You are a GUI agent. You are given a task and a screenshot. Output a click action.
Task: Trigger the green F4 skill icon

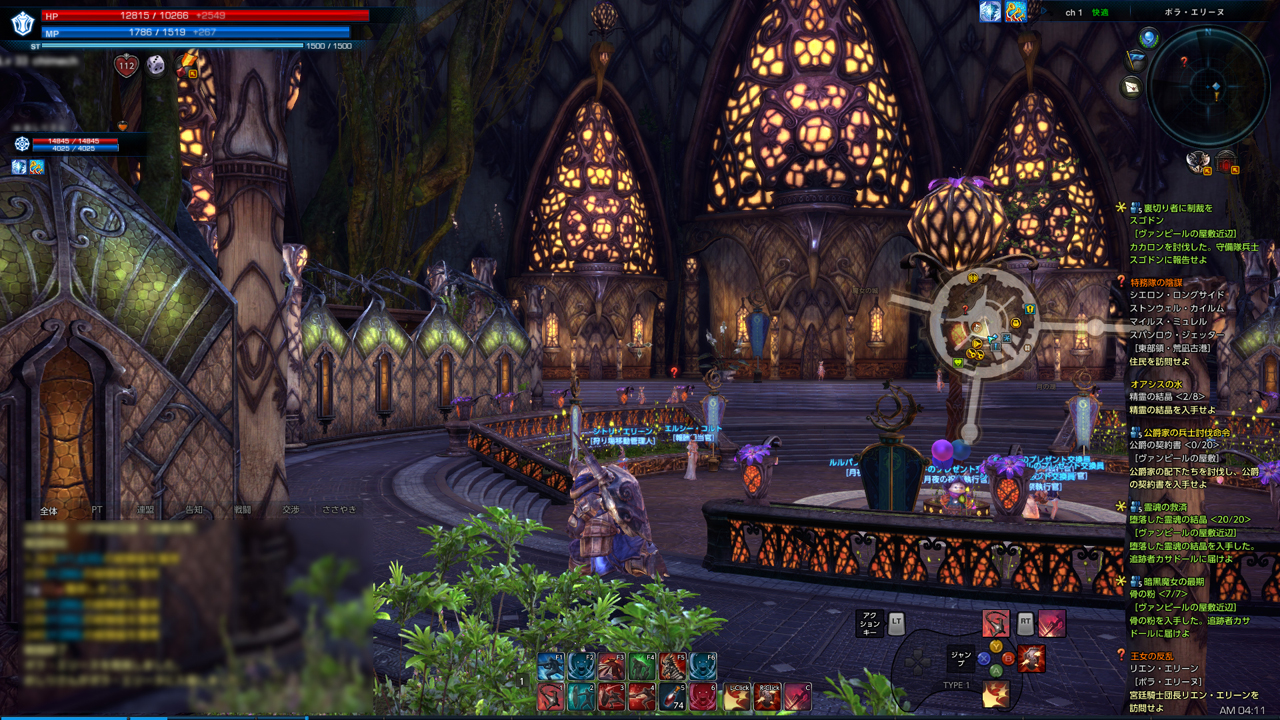pos(642,666)
